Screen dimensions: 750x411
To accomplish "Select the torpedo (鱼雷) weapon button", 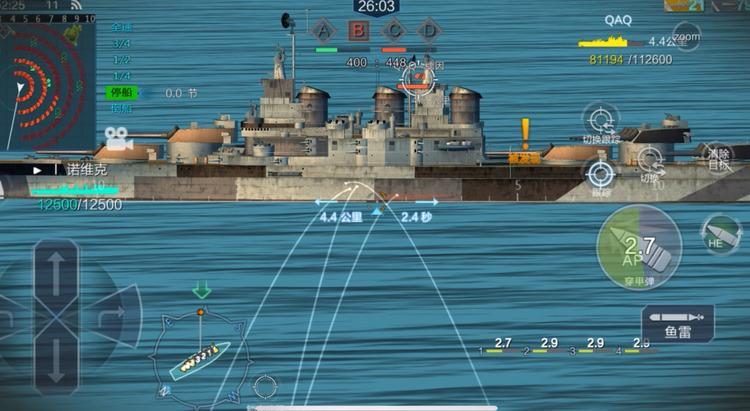I will point(678,323).
